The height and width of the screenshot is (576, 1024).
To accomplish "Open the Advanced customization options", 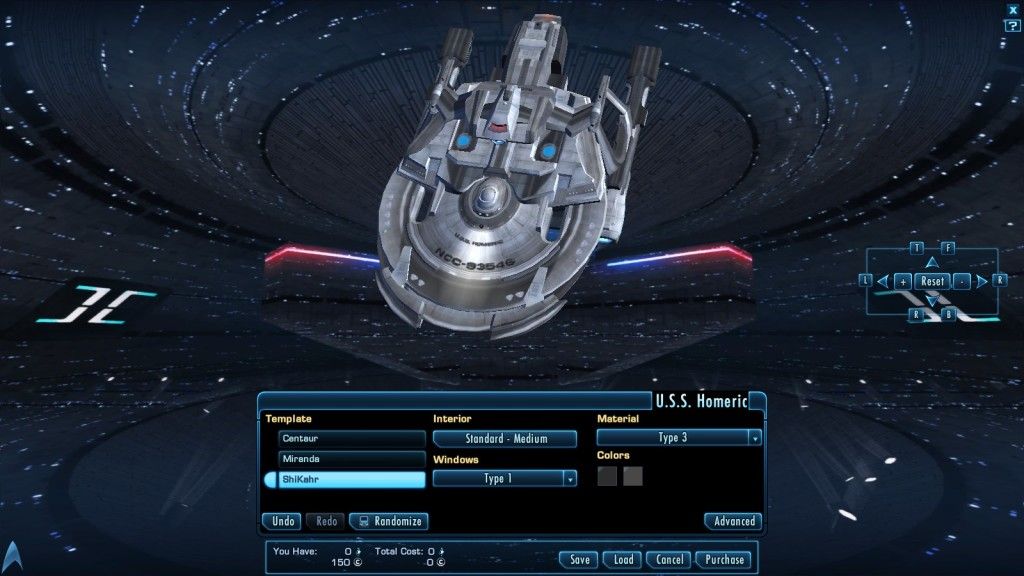I will (x=733, y=521).
